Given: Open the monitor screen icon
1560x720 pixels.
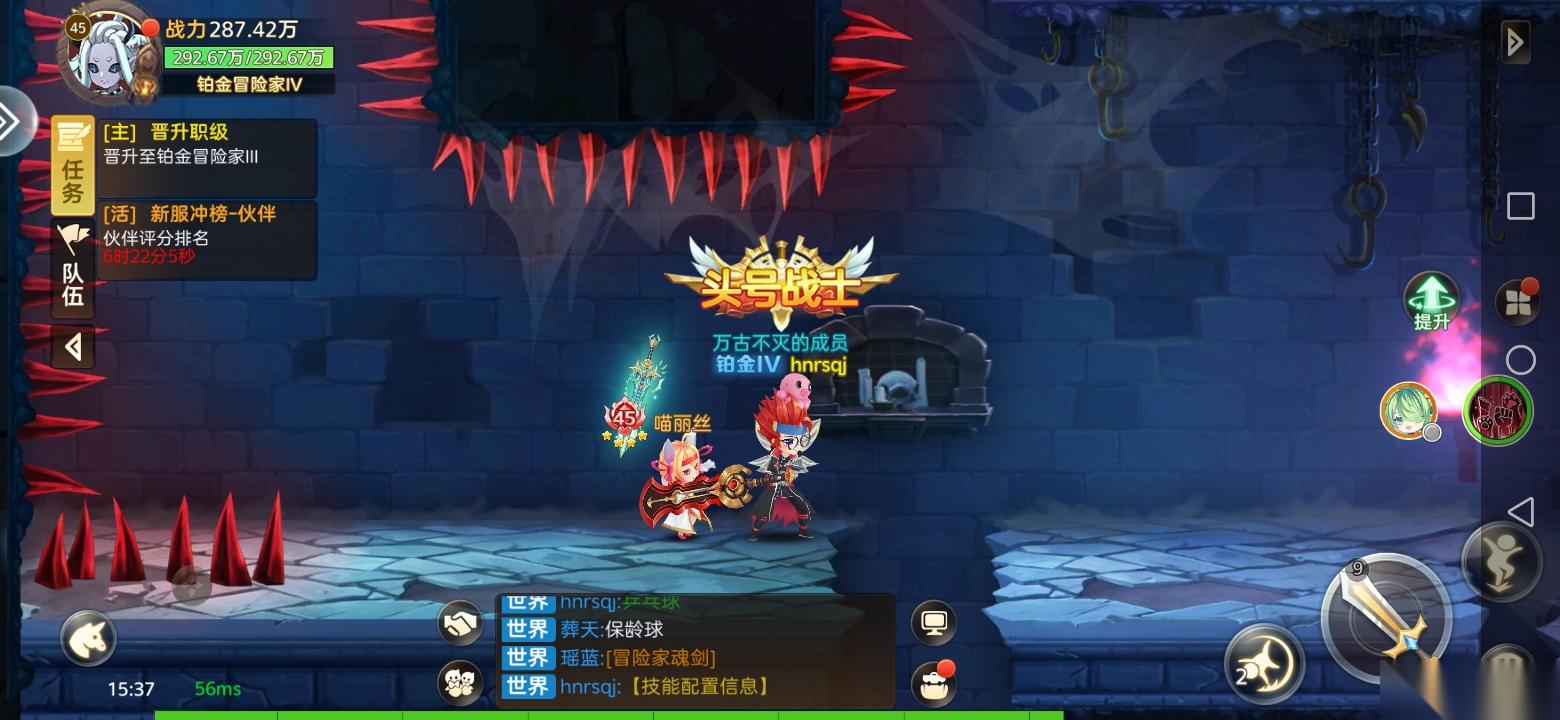Looking at the screenshot, I should [935, 623].
